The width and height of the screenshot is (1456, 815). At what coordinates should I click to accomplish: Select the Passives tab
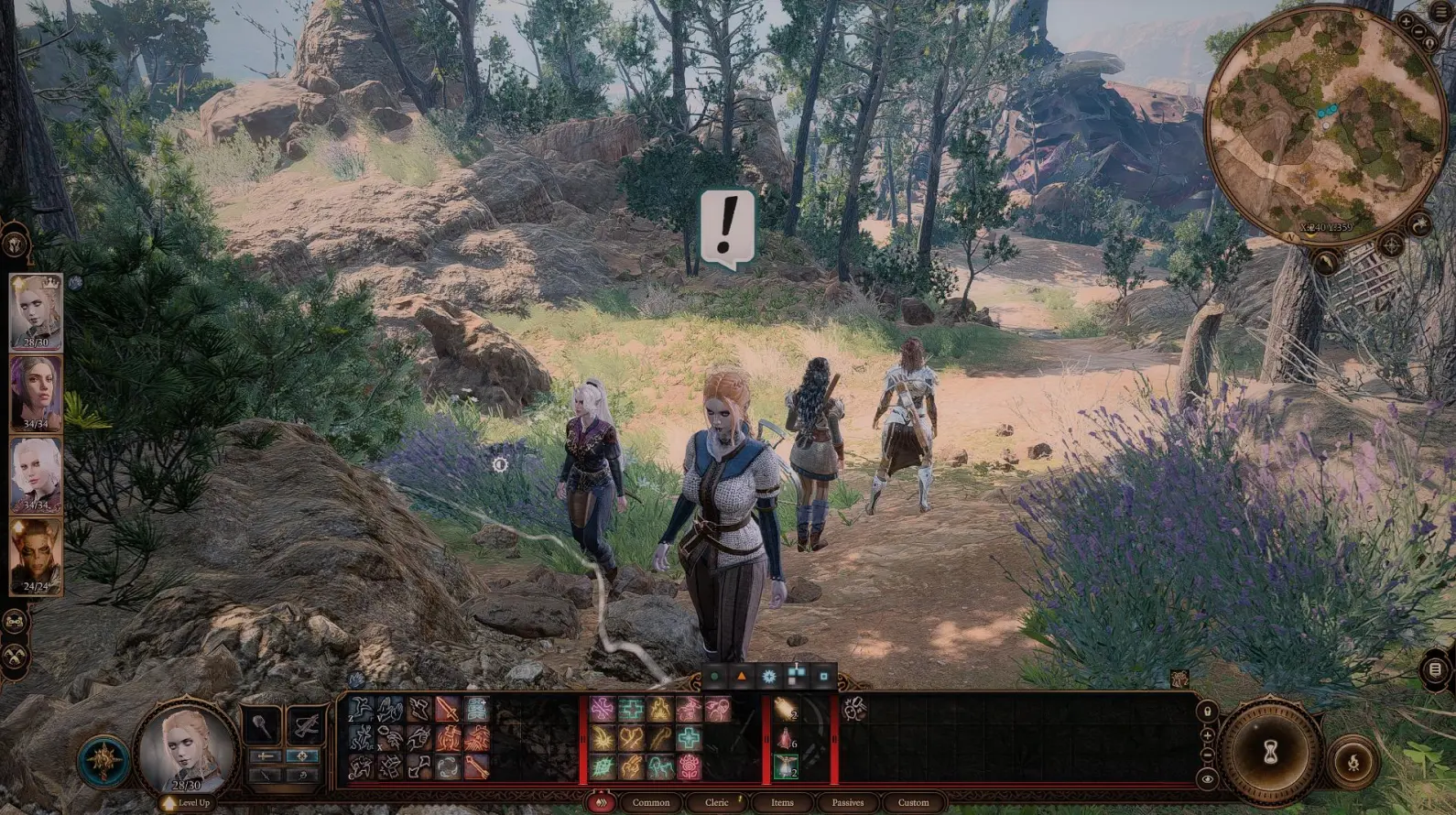coord(847,802)
